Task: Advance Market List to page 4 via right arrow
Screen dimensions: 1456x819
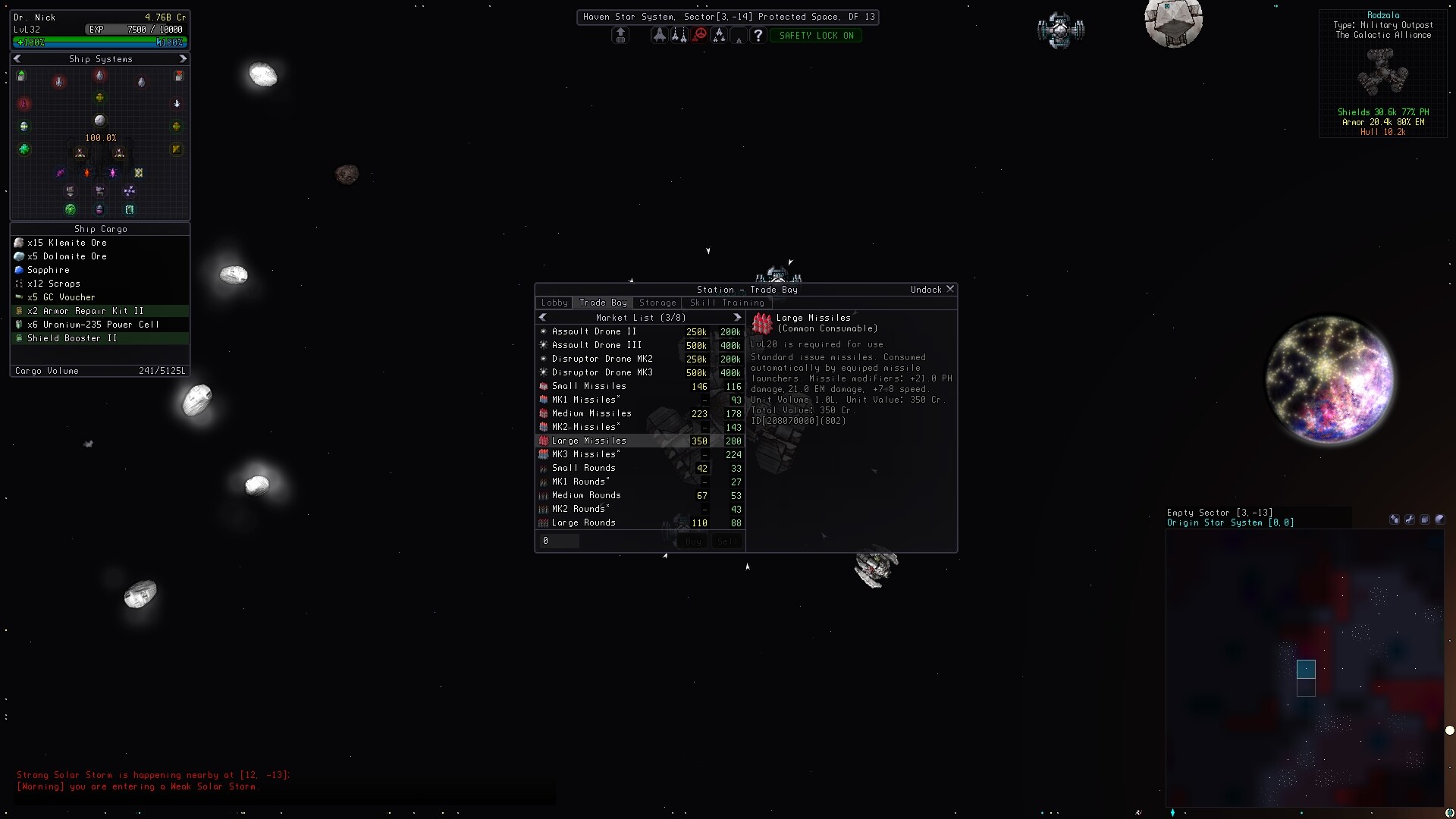Action: [x=737, y=317]
